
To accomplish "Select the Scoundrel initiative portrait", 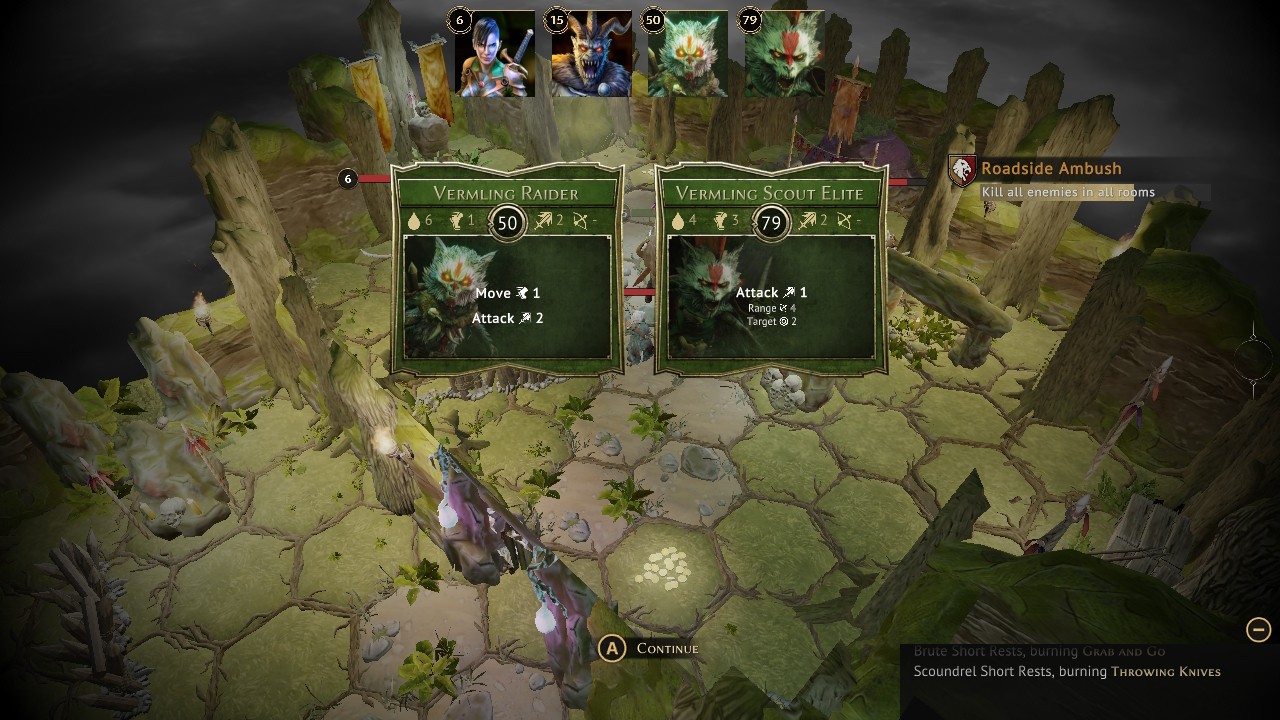I will pyautogui.click(x=495, y=55).
